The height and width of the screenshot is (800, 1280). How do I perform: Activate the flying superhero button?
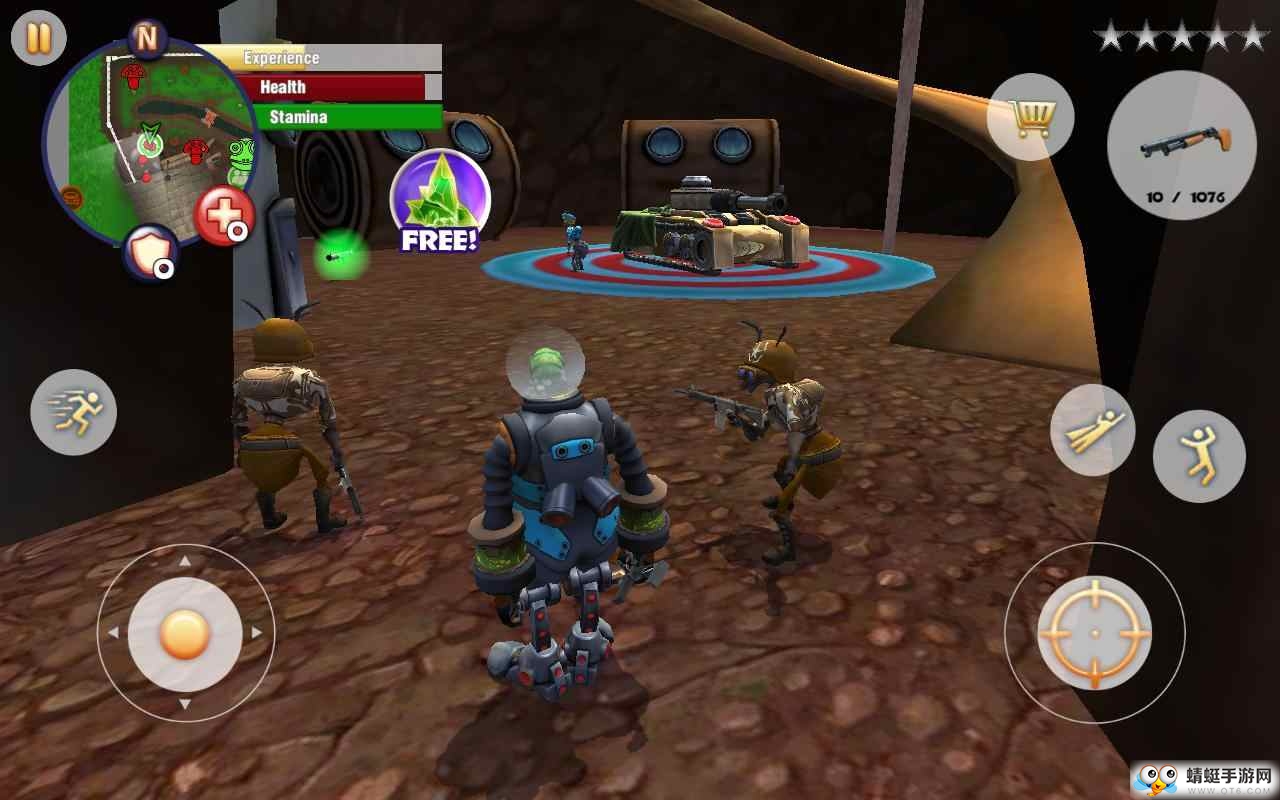point(1092,430)
